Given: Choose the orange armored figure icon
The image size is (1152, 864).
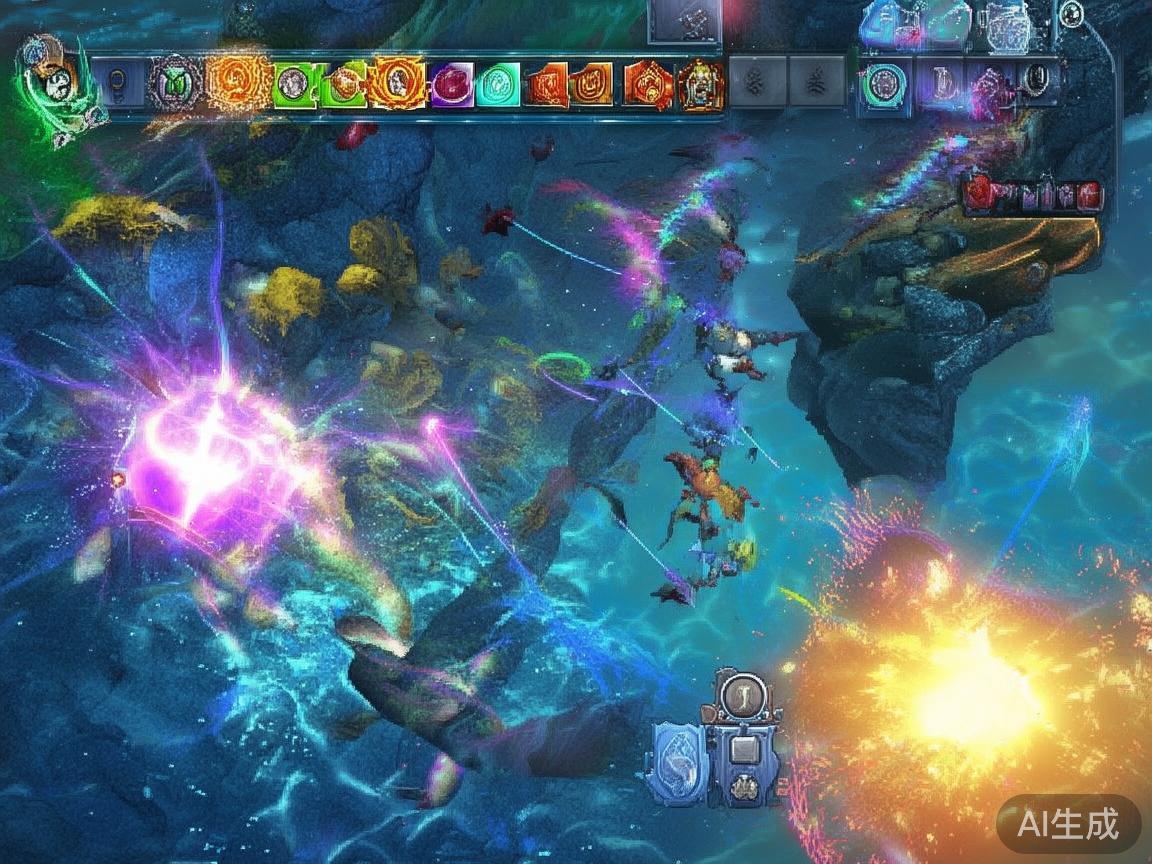Looking at the screenshot, I should pos(700,84).
